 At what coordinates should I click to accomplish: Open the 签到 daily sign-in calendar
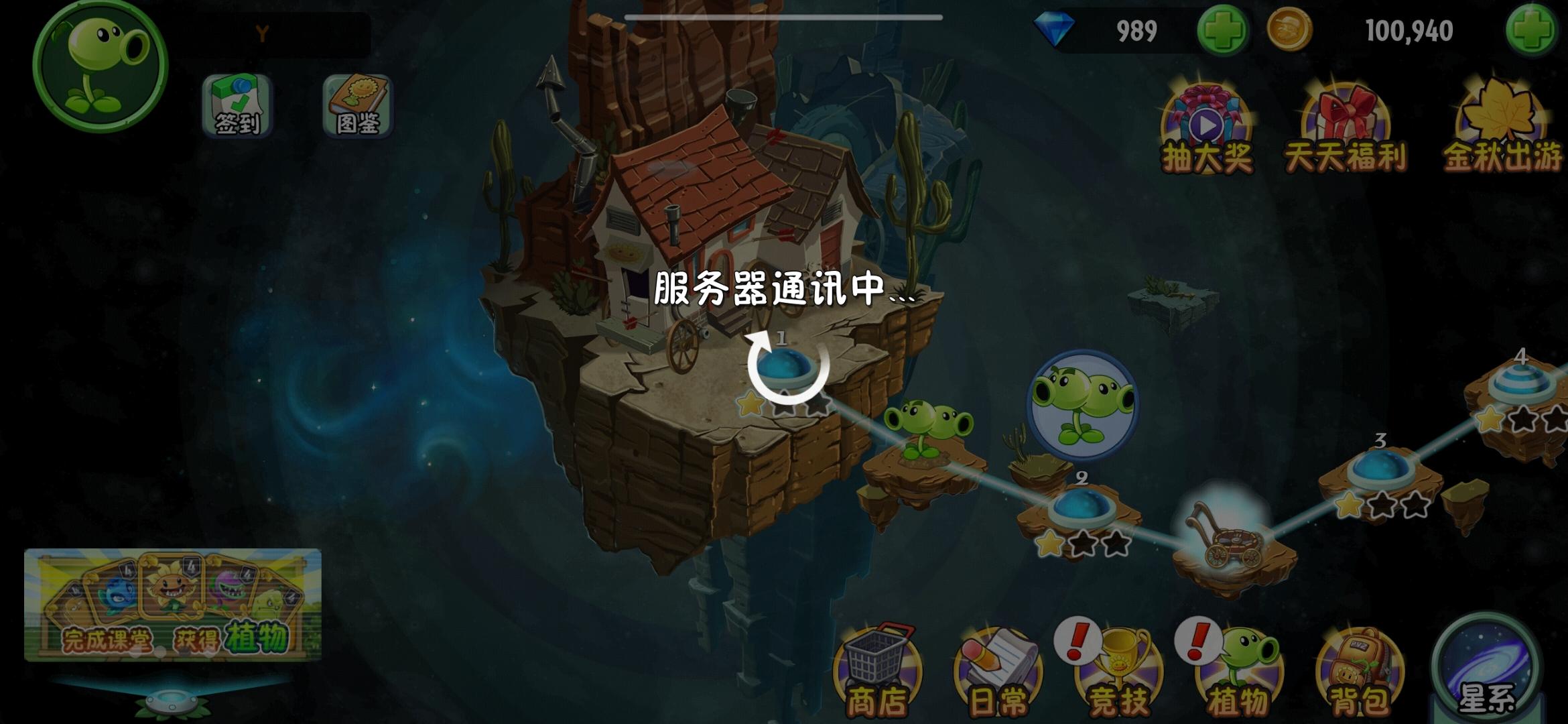click(238, 107)
